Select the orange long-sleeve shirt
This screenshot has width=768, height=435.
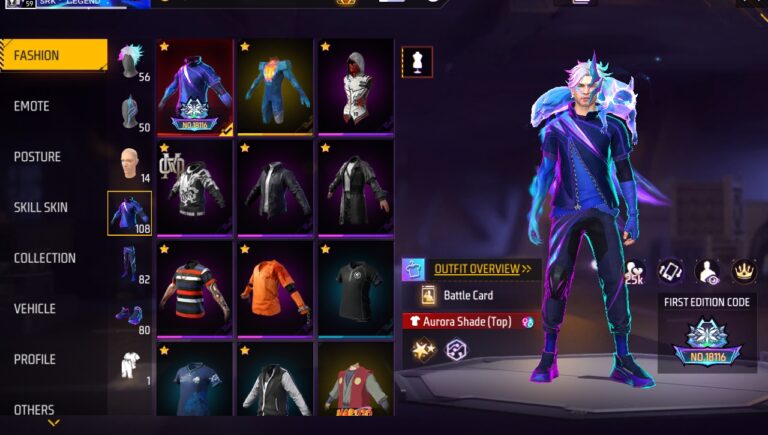tap(275, 288)
